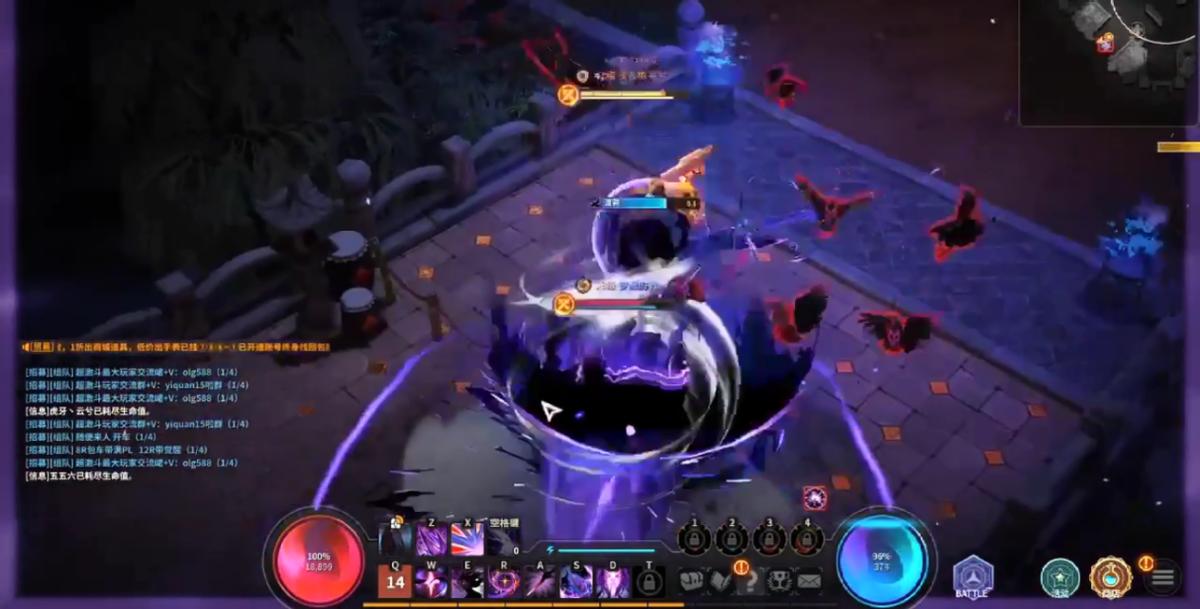Trigger the E skill icon
Screen dimensions: 1200x609
(x=467, y=582)
